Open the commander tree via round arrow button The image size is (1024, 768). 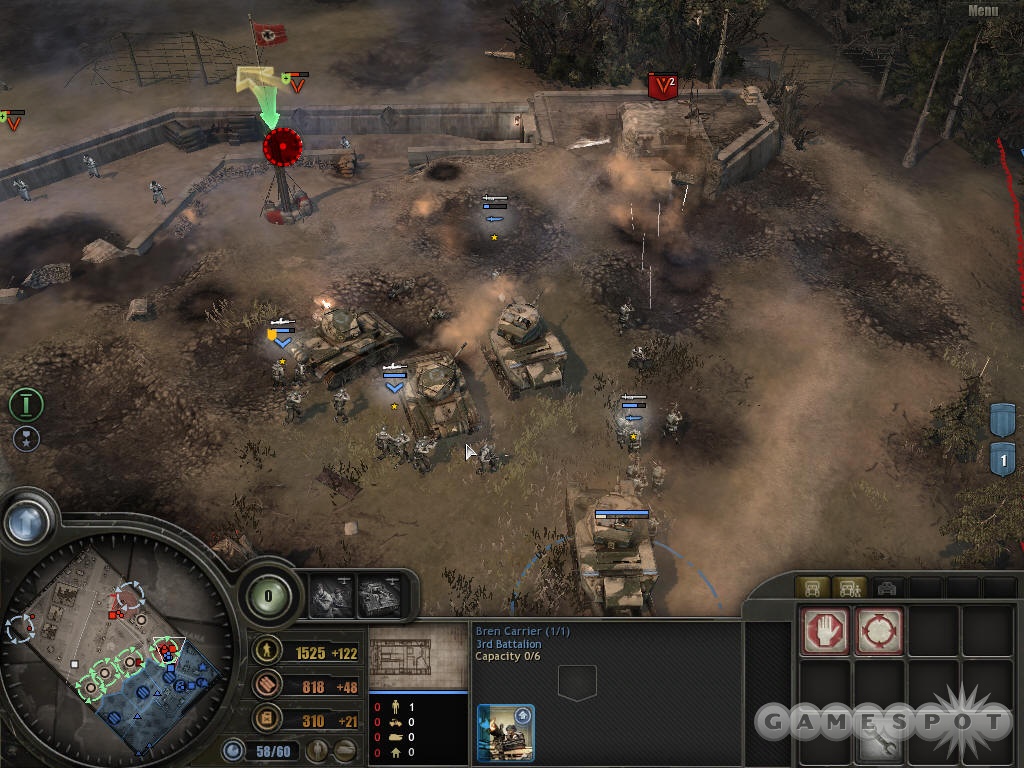(x=28, y=521)
